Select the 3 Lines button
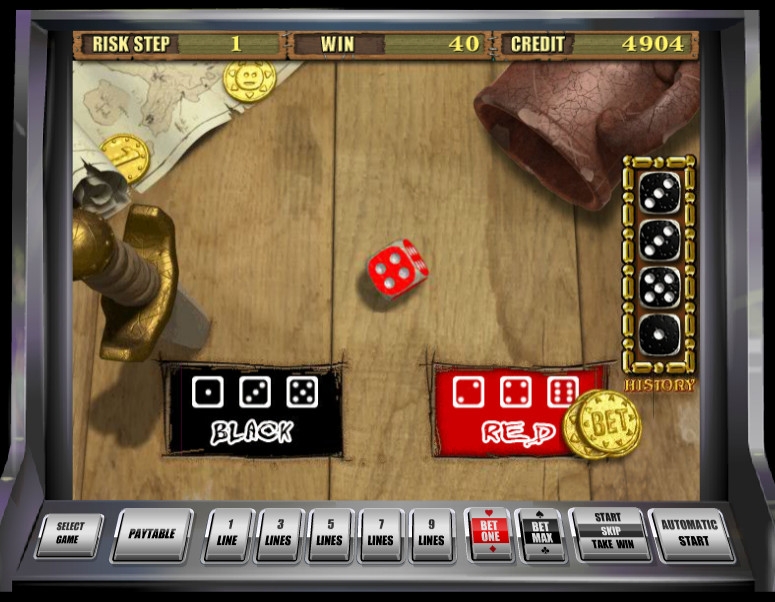 [278, 533]
